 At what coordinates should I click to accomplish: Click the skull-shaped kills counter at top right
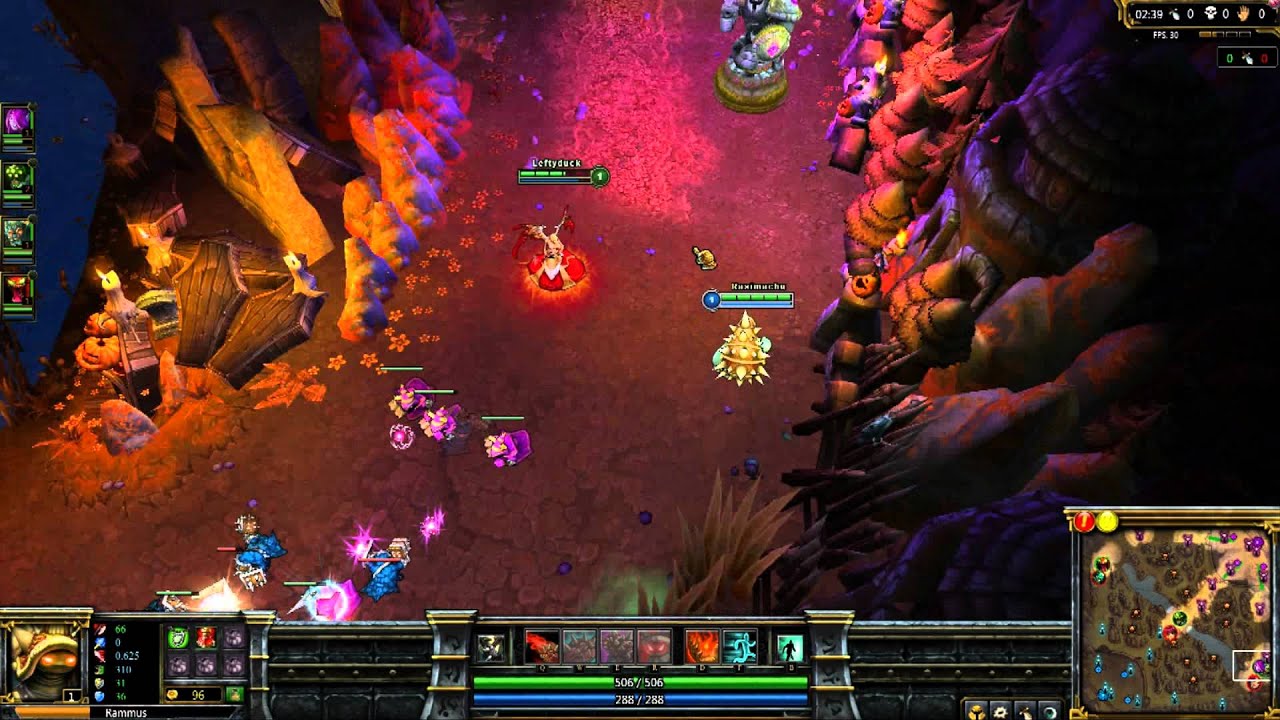tap(1210, 14)
